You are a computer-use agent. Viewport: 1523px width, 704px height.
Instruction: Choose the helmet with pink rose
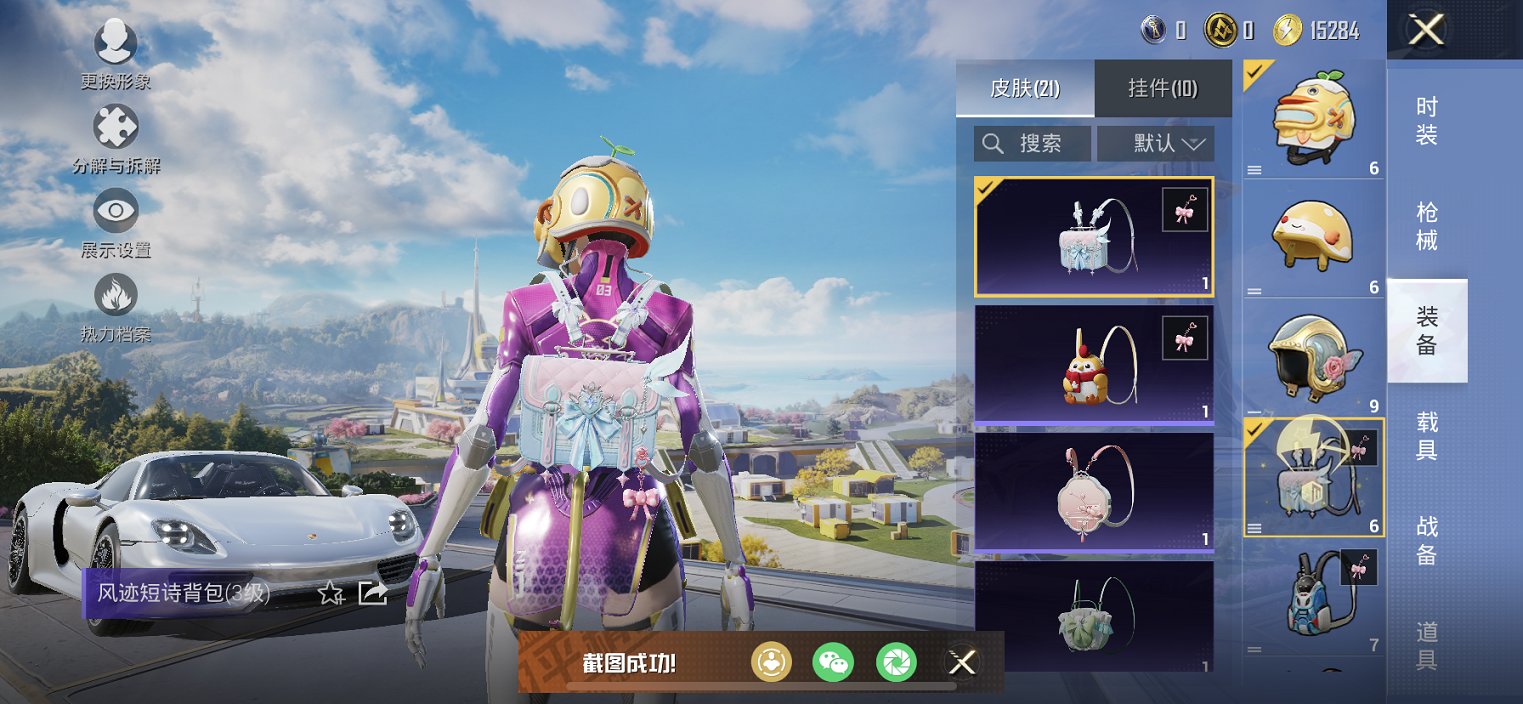(x=1313, y=357)
